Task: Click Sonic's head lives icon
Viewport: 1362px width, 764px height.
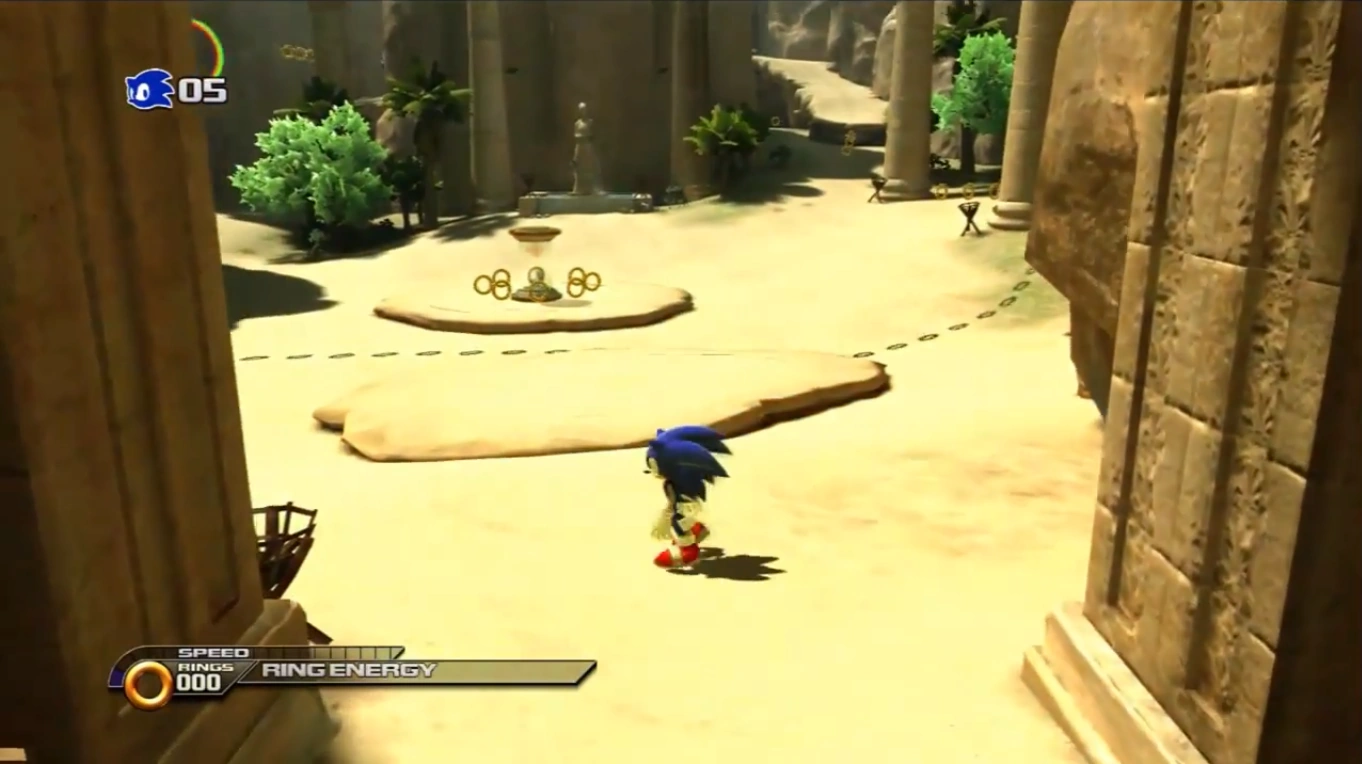Action: 148,90
